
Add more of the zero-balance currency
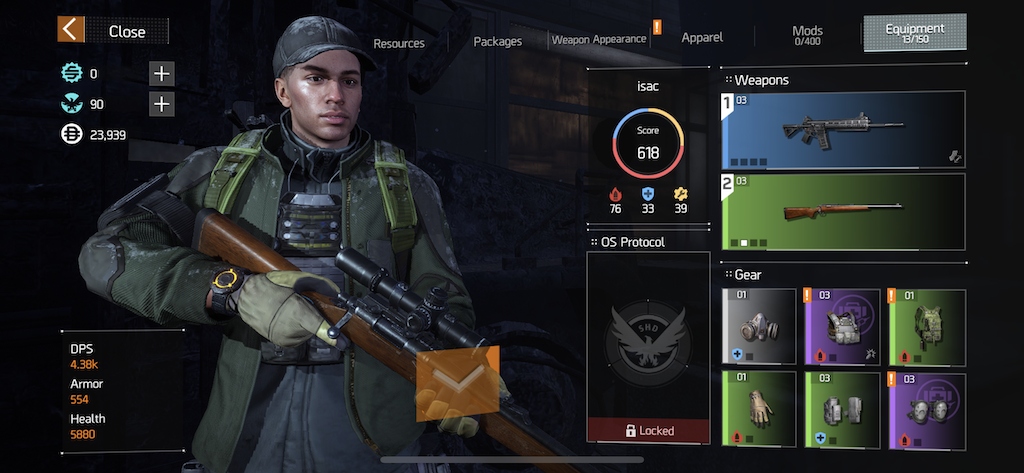tap(161, 73)
